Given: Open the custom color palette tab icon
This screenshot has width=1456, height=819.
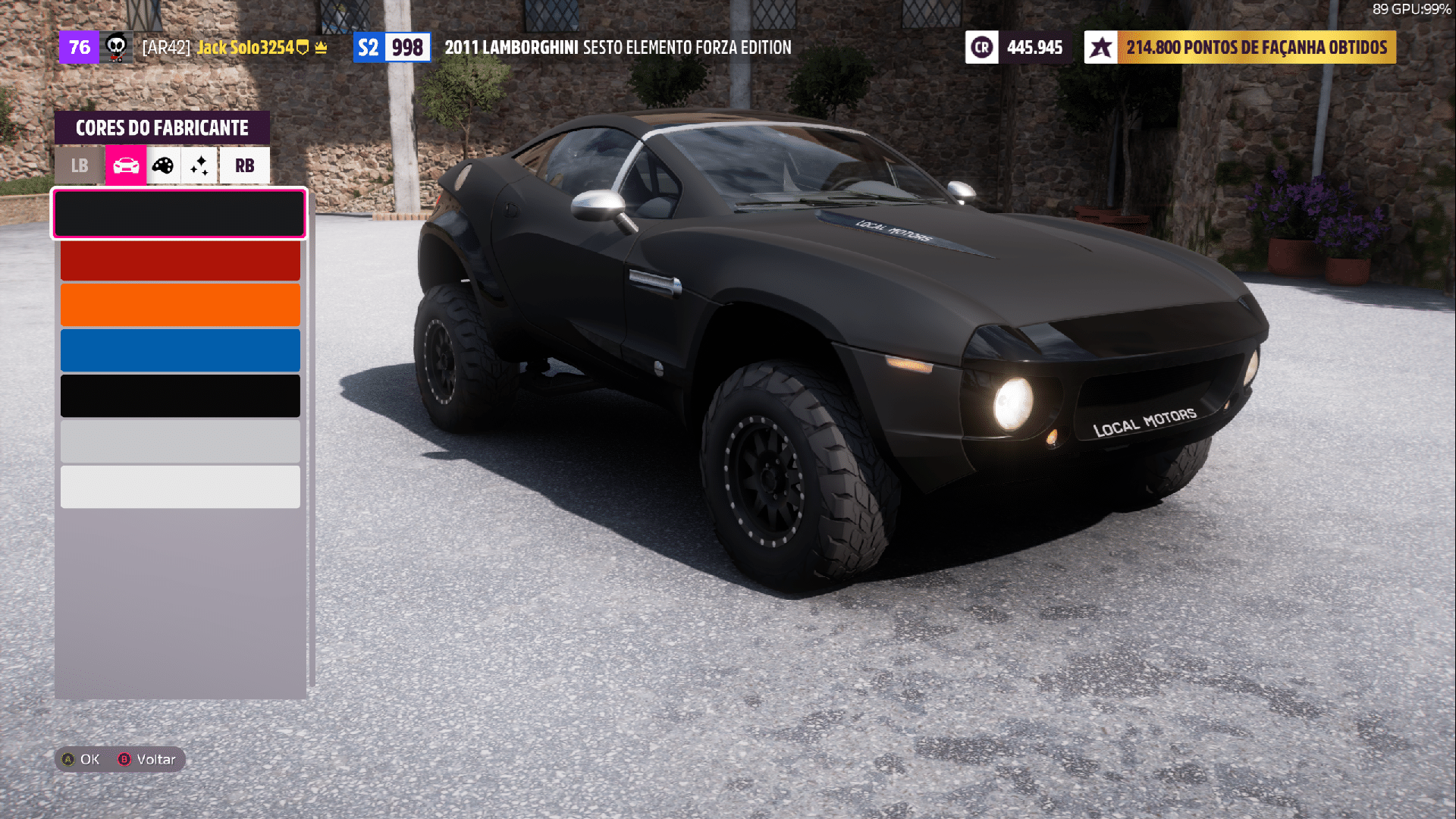Looking at the screenshot, I should tap(162, 165).
